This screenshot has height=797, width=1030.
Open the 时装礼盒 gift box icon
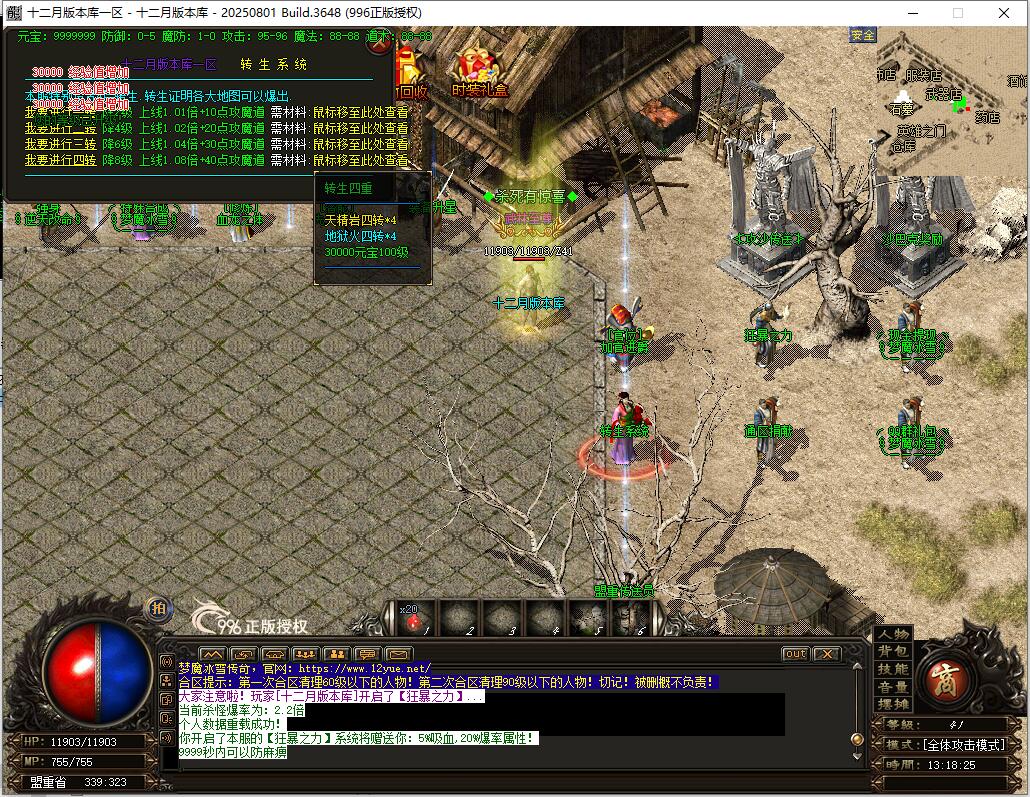480,72
